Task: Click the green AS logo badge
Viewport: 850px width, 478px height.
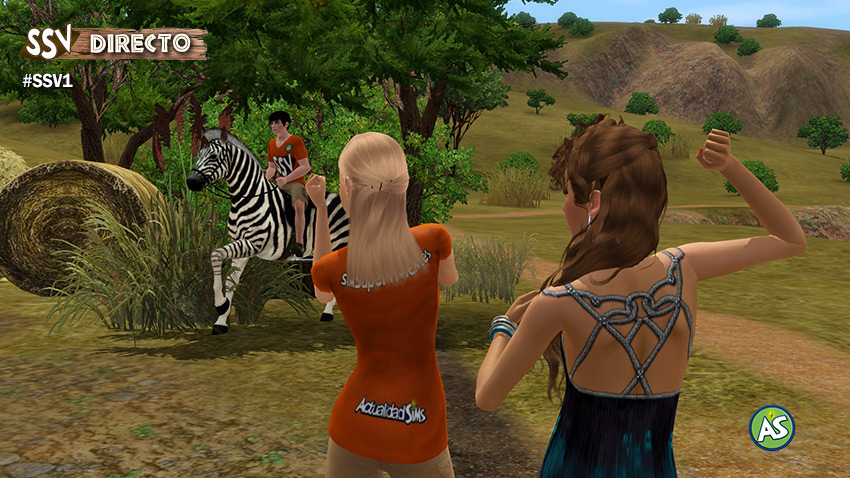Action: [x=771, y=428]
